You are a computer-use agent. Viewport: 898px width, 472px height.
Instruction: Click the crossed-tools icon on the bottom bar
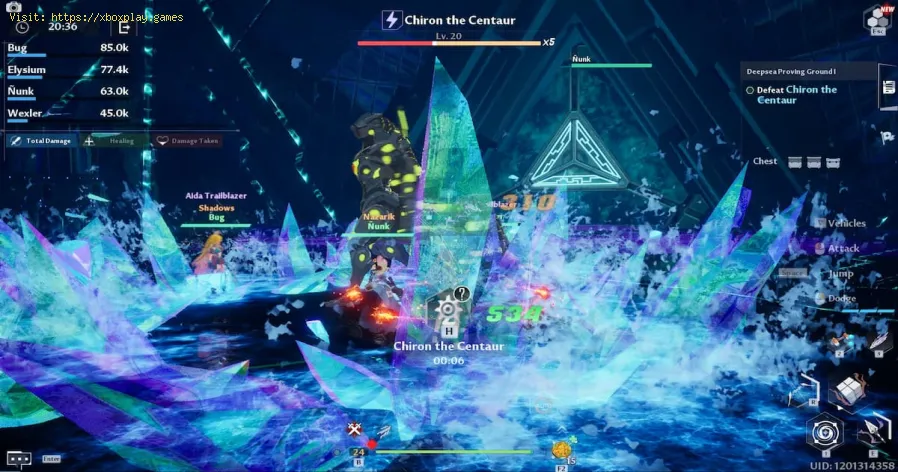pos(354,430)
